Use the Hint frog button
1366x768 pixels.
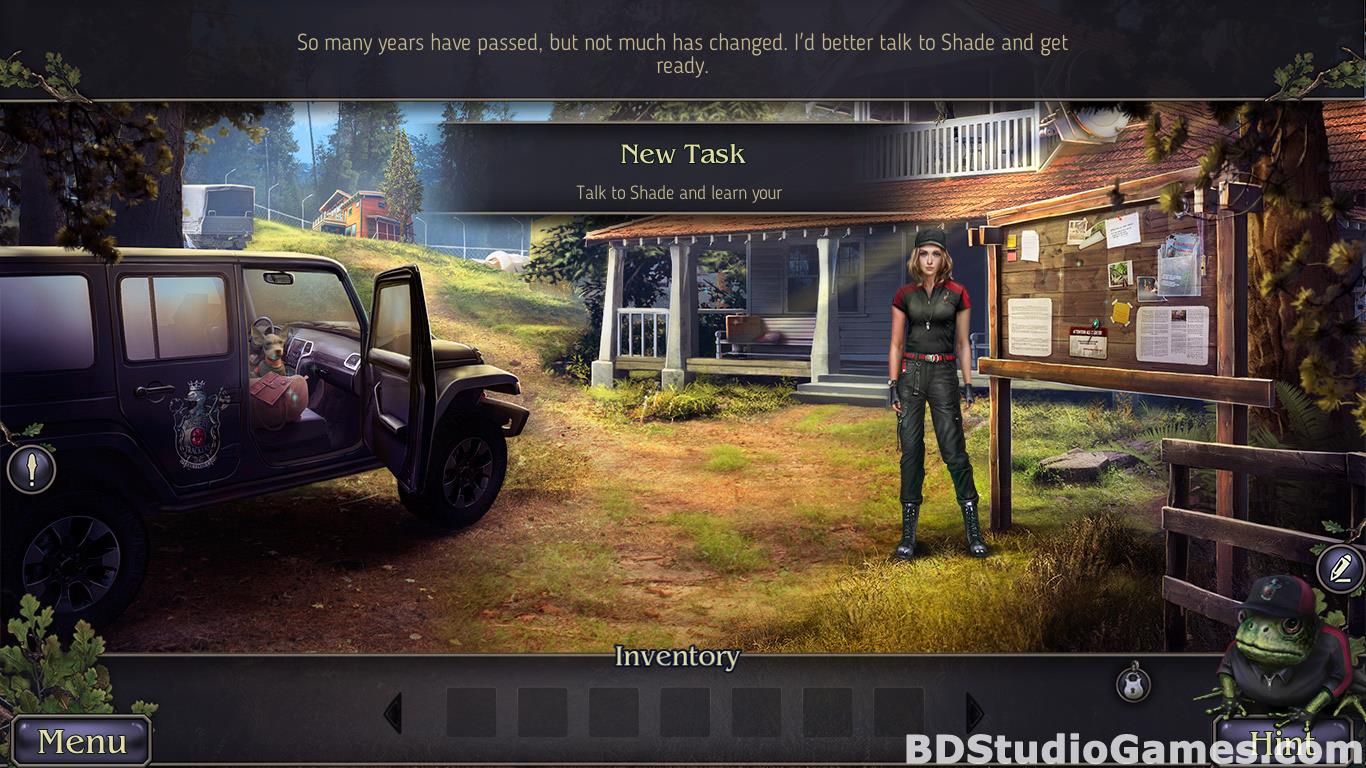1283,741
